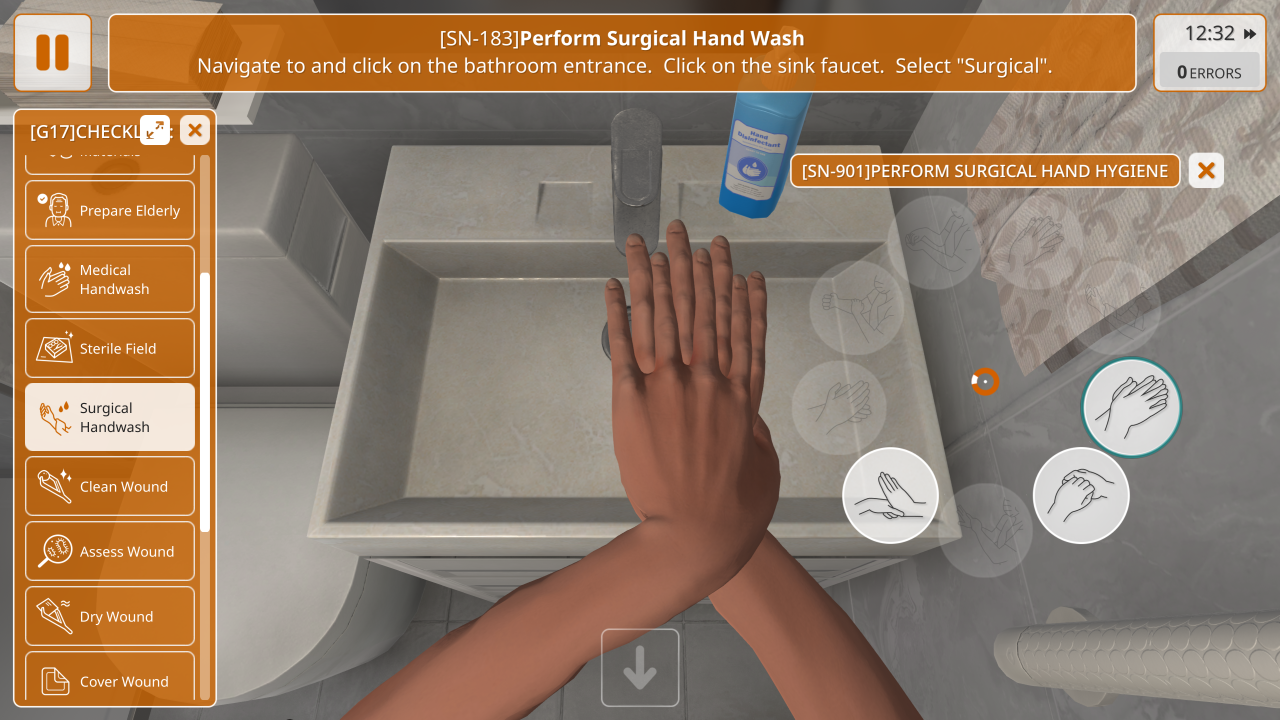Fast-forward the timer with the double arrow
Viewport: 1280px width, 720px height.
click(1250, 34)
